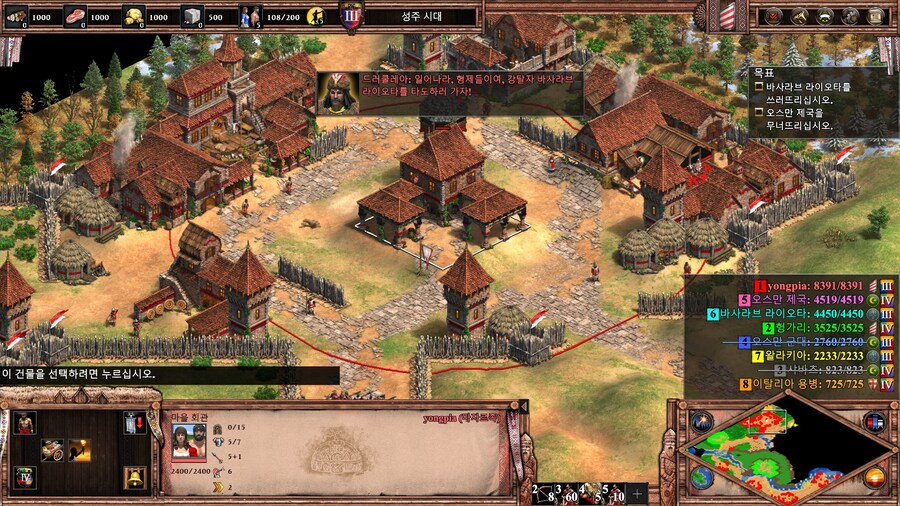Add a new control group with plus
The image size is (900, 506).
(637, 493)
